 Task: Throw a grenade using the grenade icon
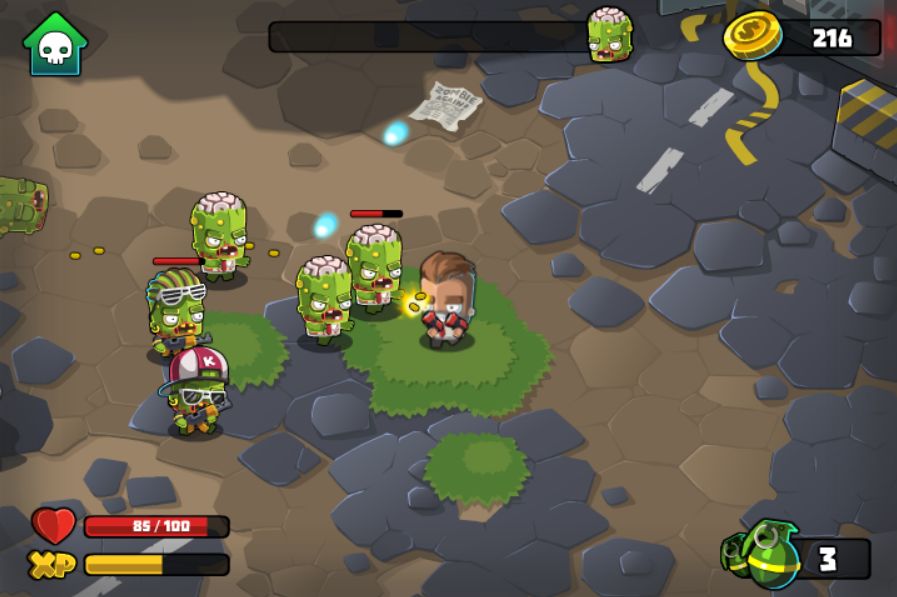[765, 555]
